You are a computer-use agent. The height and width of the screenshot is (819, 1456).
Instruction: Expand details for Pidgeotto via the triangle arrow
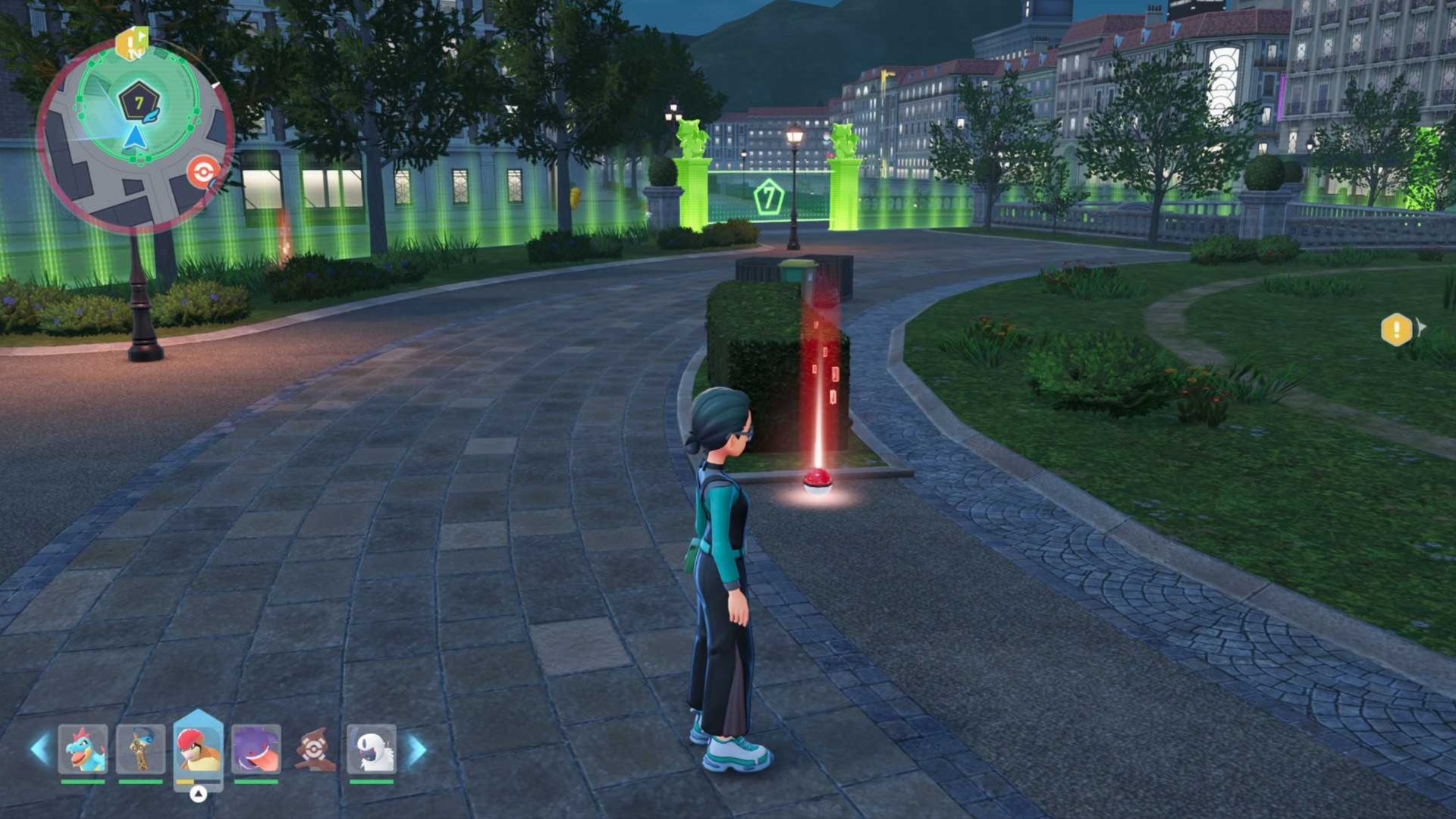199,794
